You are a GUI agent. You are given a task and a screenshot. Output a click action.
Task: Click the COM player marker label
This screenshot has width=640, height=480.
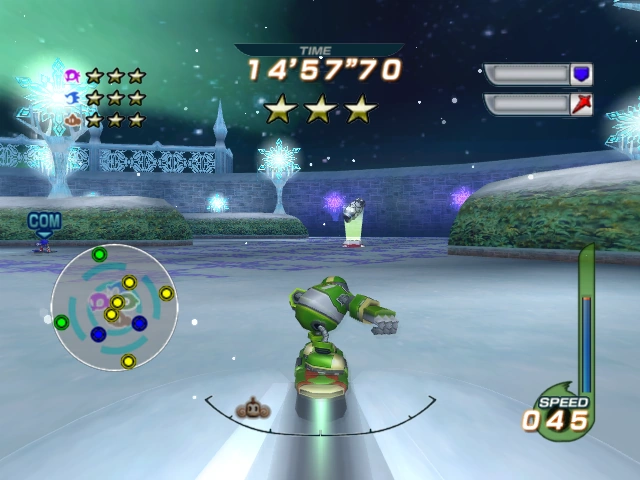click(x=44, y=220)
